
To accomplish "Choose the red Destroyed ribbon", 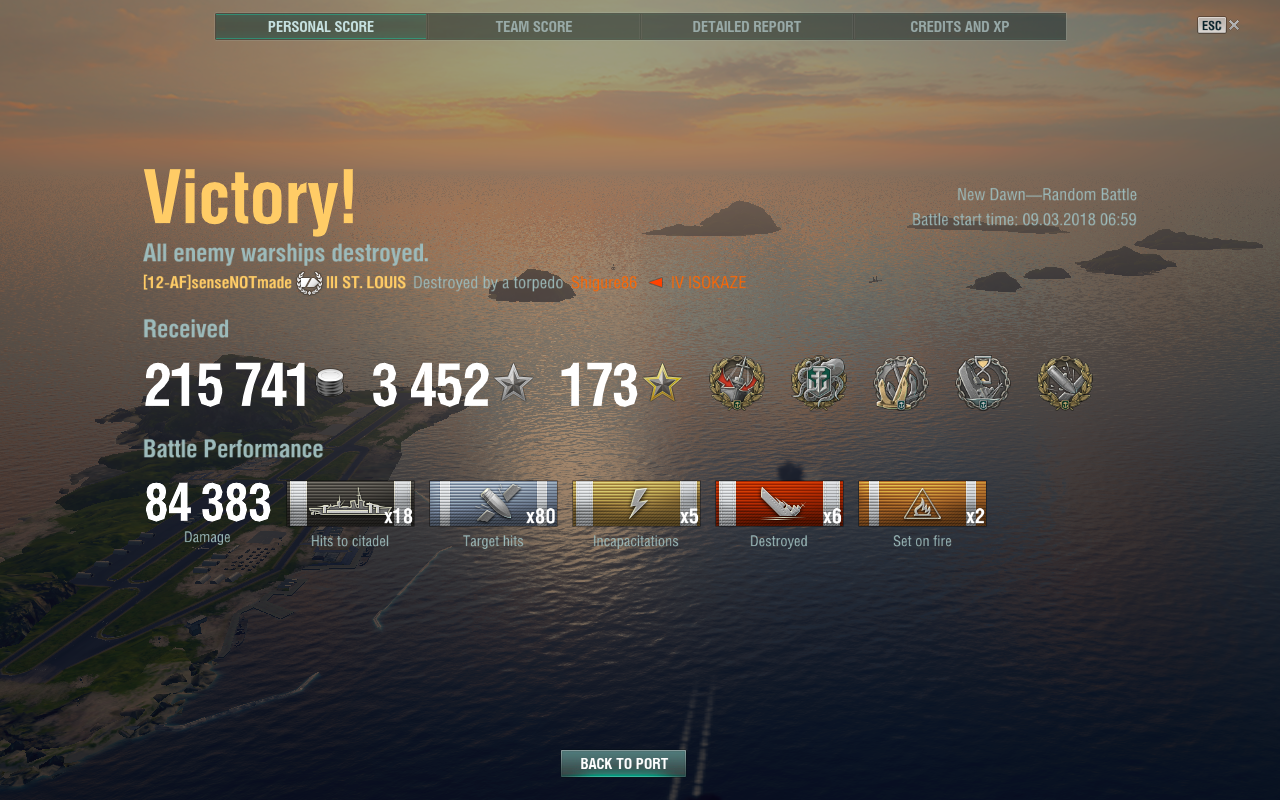I will tap(779, 503).
